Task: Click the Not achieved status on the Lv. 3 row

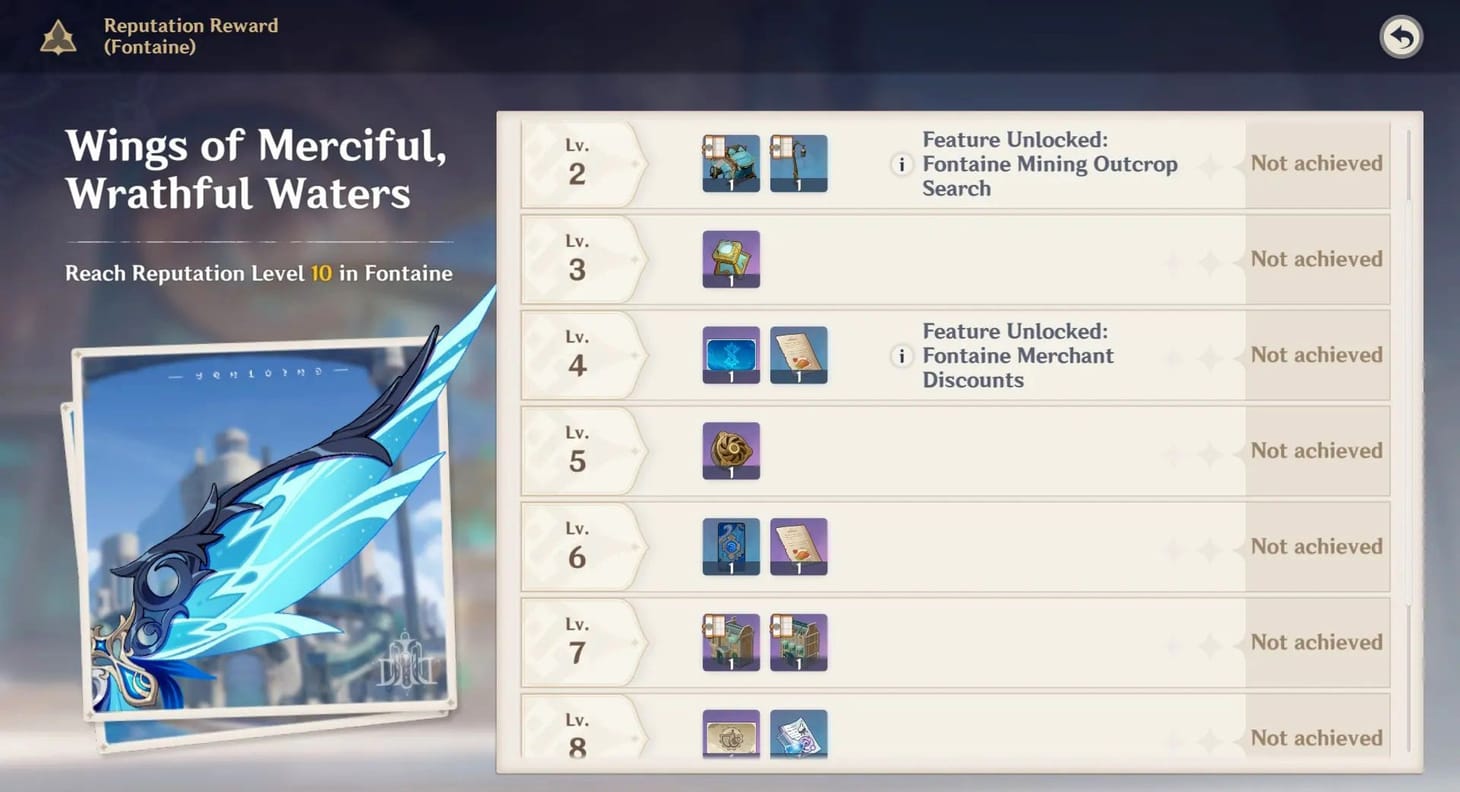Action: pyautogui.click(x=1316, y=259)
